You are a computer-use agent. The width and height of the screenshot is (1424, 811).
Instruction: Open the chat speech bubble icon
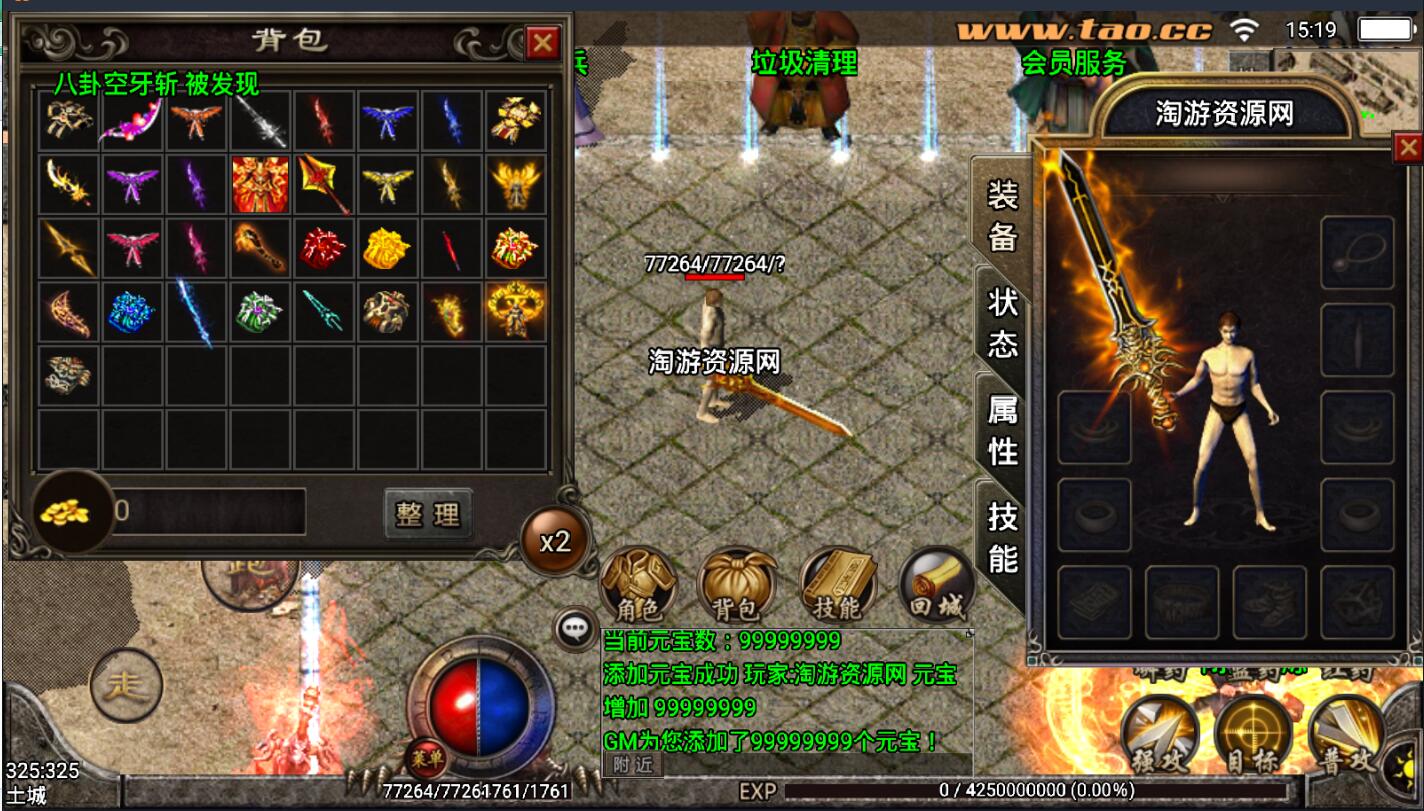pyautogui.click(x=575, y=628)
